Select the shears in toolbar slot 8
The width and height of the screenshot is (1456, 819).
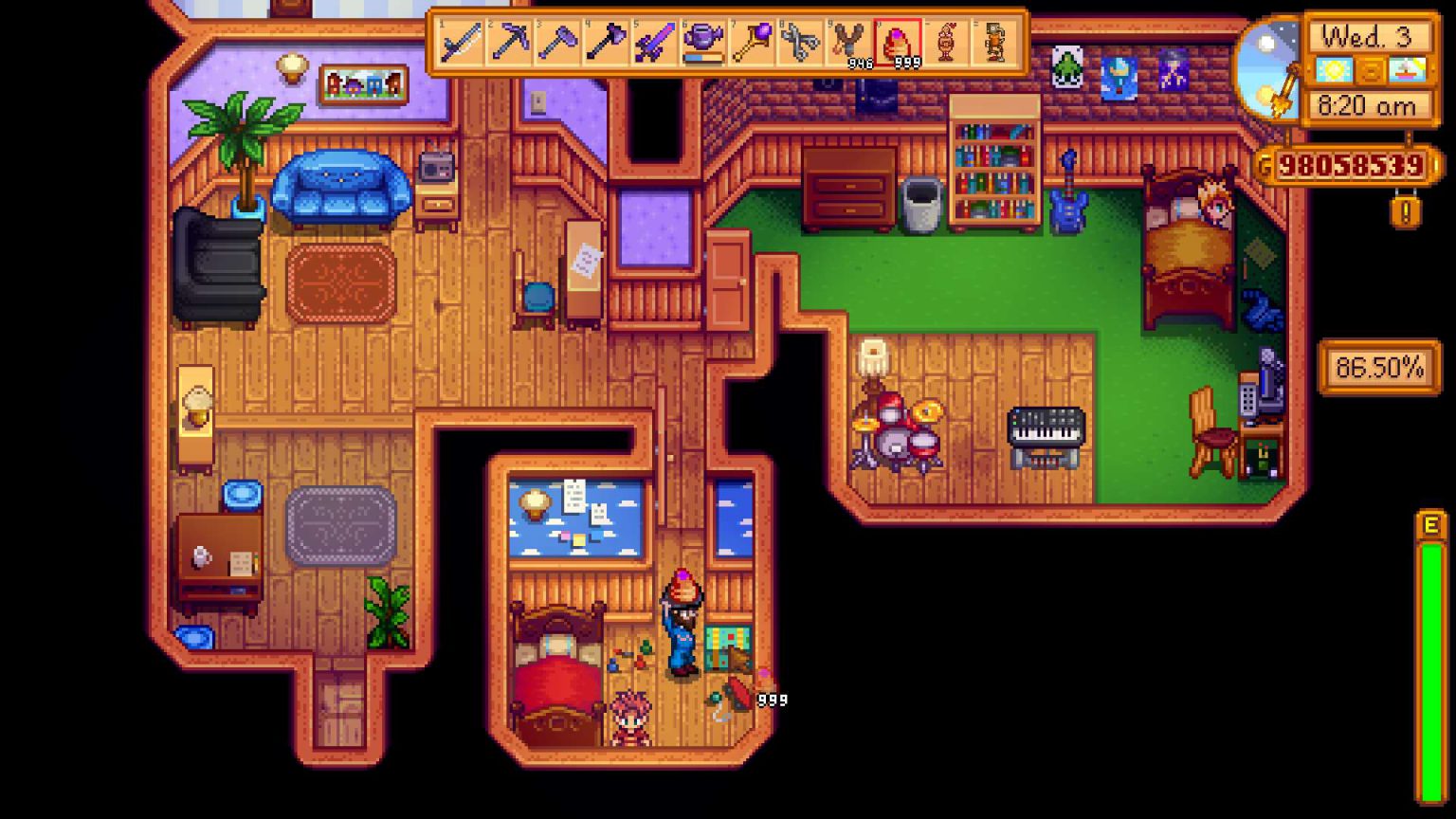[x=801, y=42]
